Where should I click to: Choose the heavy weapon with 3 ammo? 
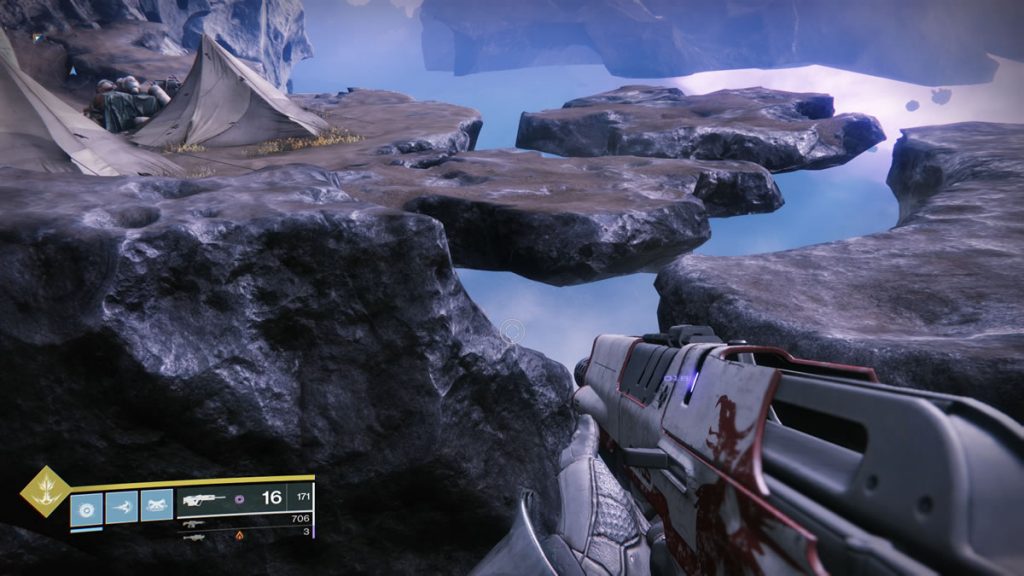pyautogui.click(x=194, y=536)
